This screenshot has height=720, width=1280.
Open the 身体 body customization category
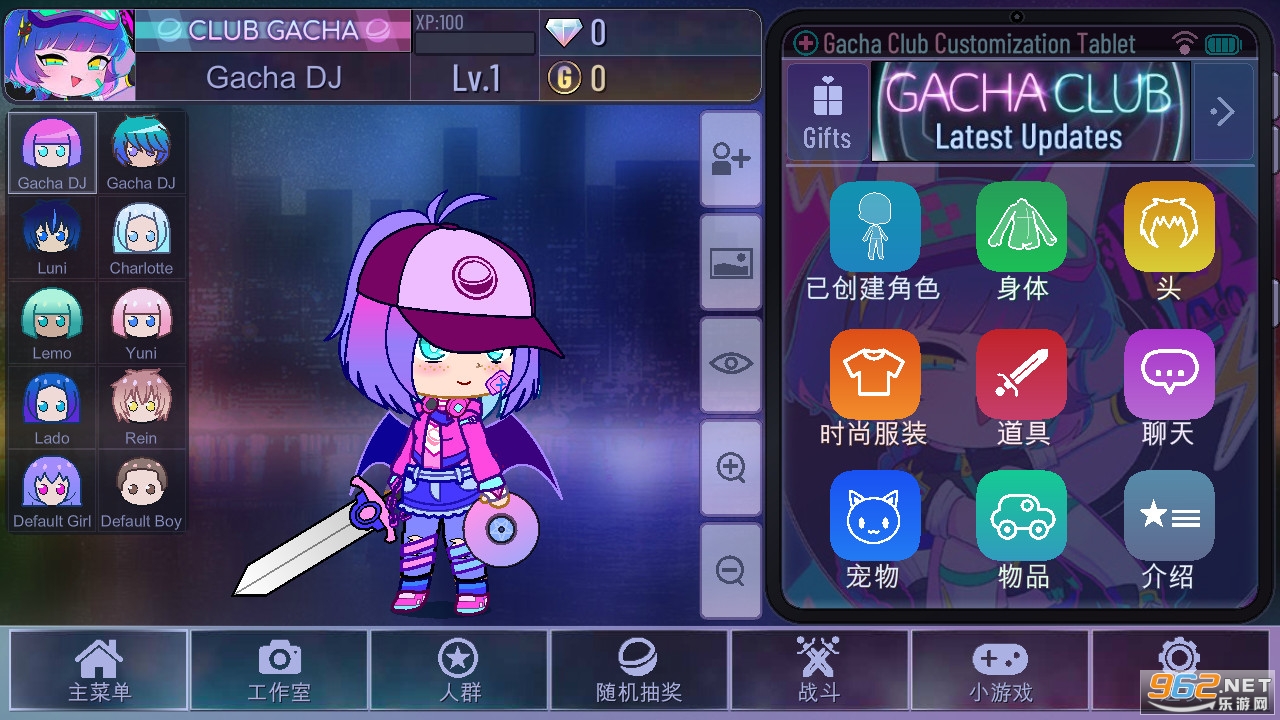point(1022,241)
